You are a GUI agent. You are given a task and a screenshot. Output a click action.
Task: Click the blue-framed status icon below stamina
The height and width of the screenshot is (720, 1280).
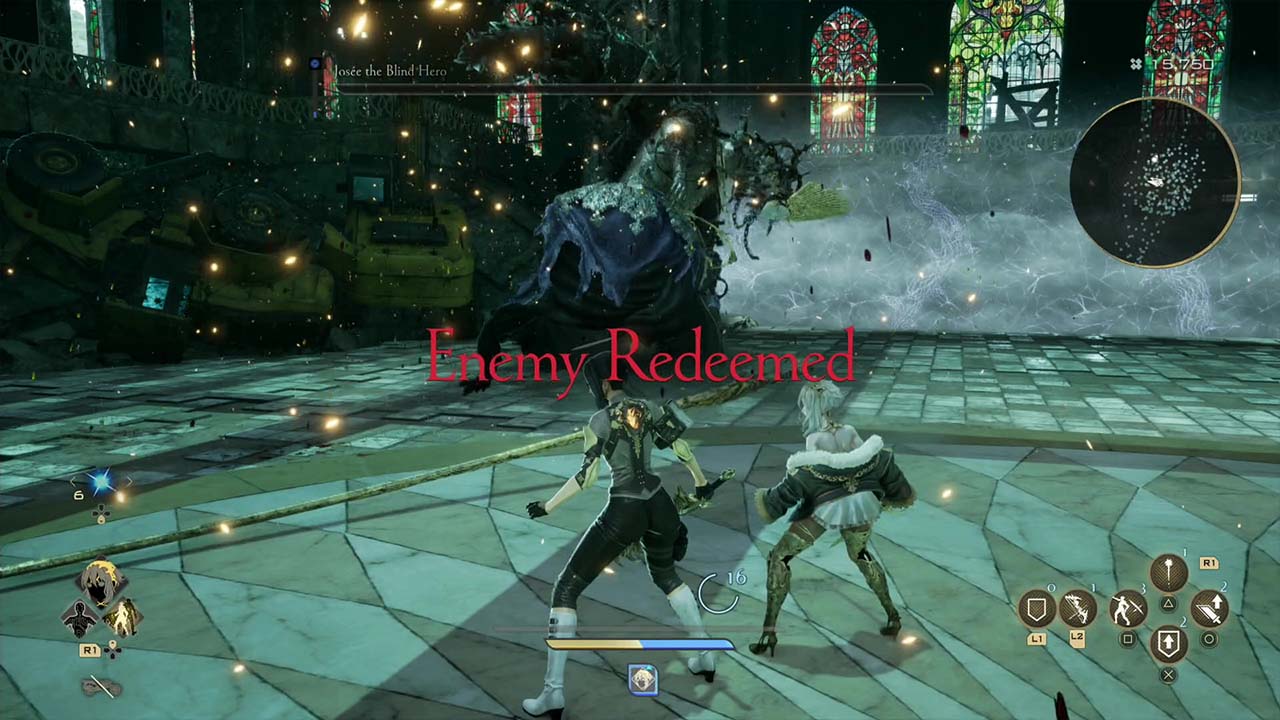point(642,680)
